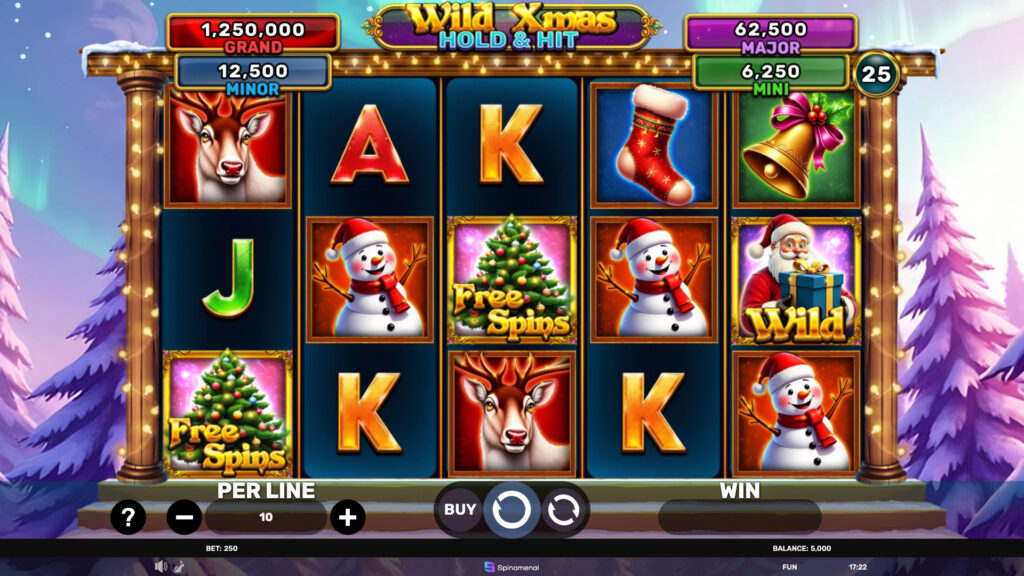Viewport: 1024px width, 576px height.
Task: Spin the reels
Action: point(511,511)
